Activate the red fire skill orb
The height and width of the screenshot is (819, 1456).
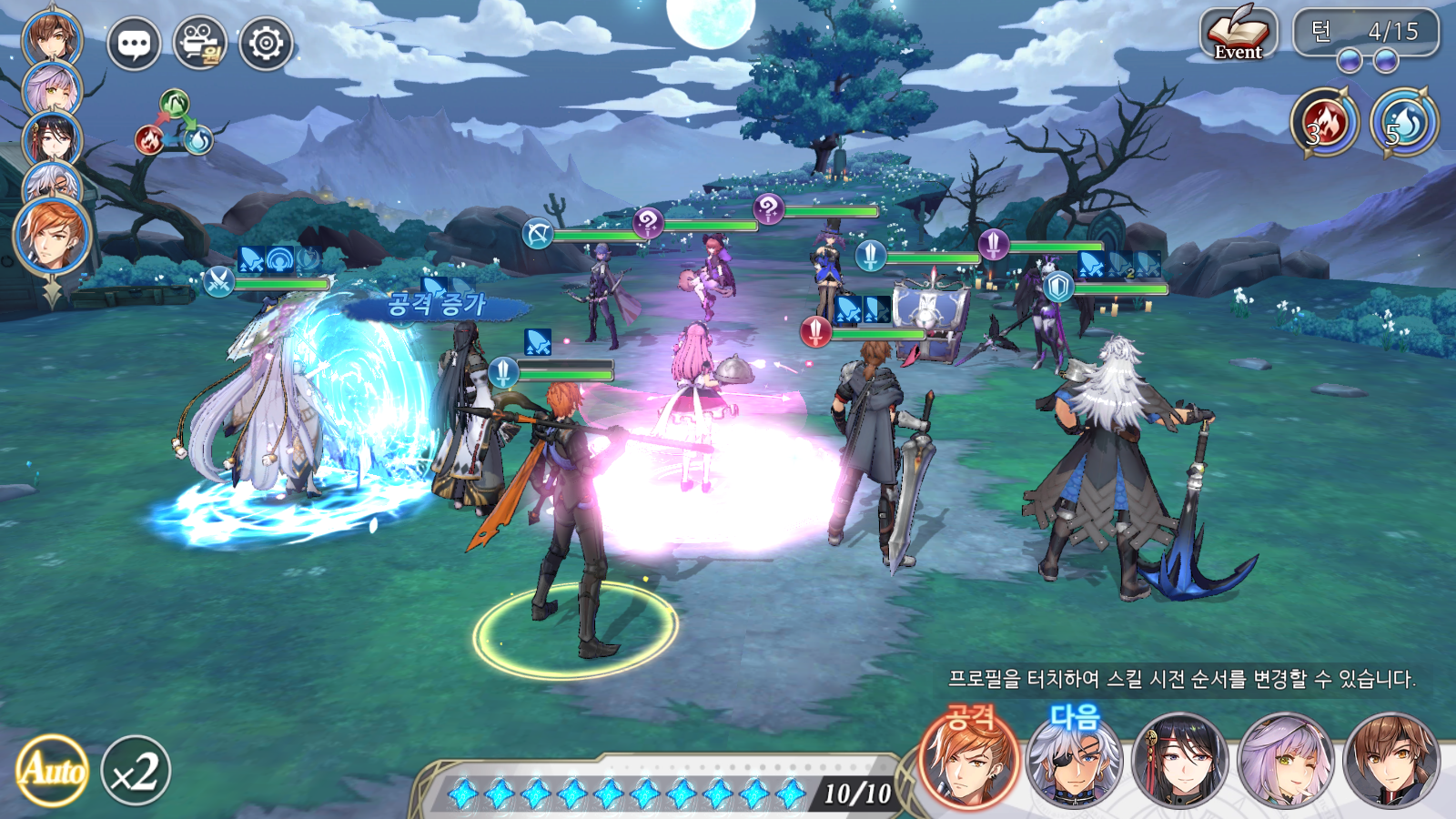click(1324, 122)
